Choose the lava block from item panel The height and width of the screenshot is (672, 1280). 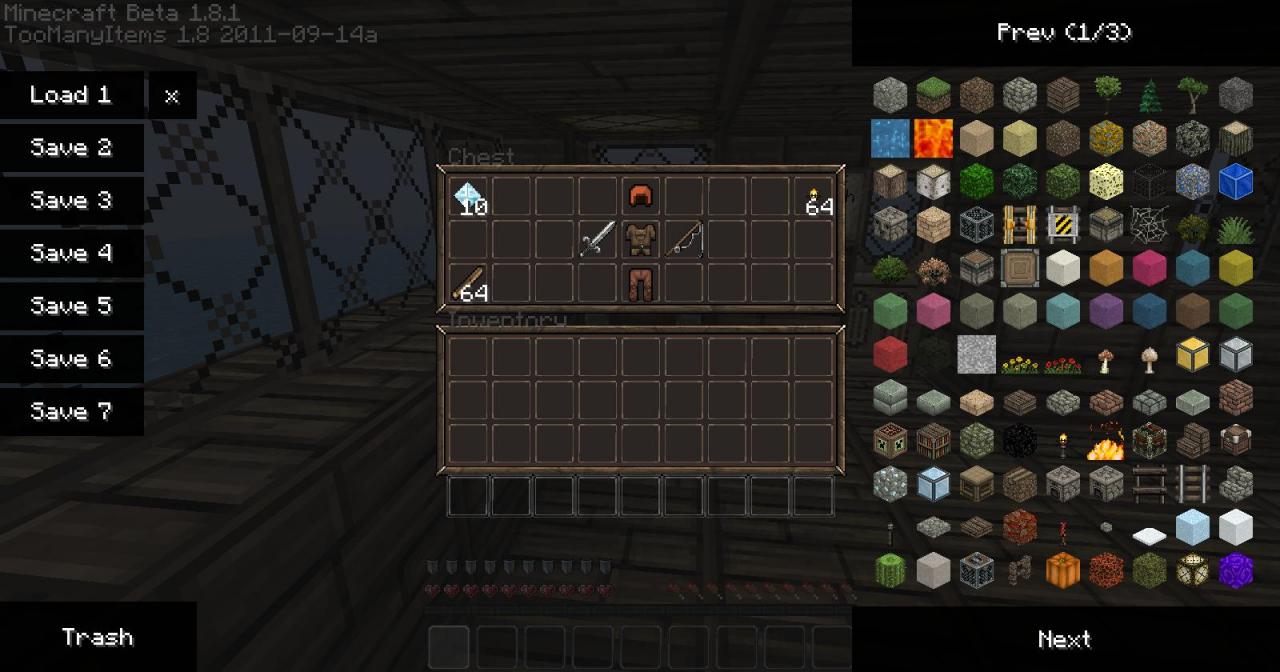click(933, 138)
